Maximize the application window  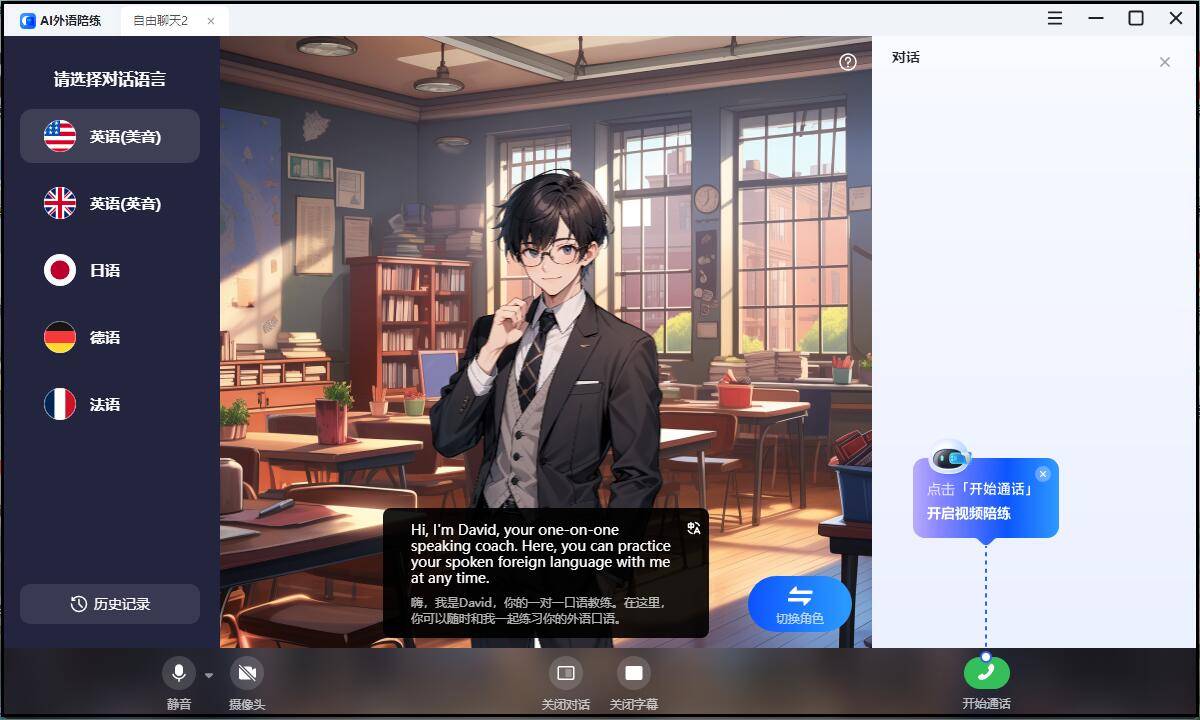[1136, 18]
